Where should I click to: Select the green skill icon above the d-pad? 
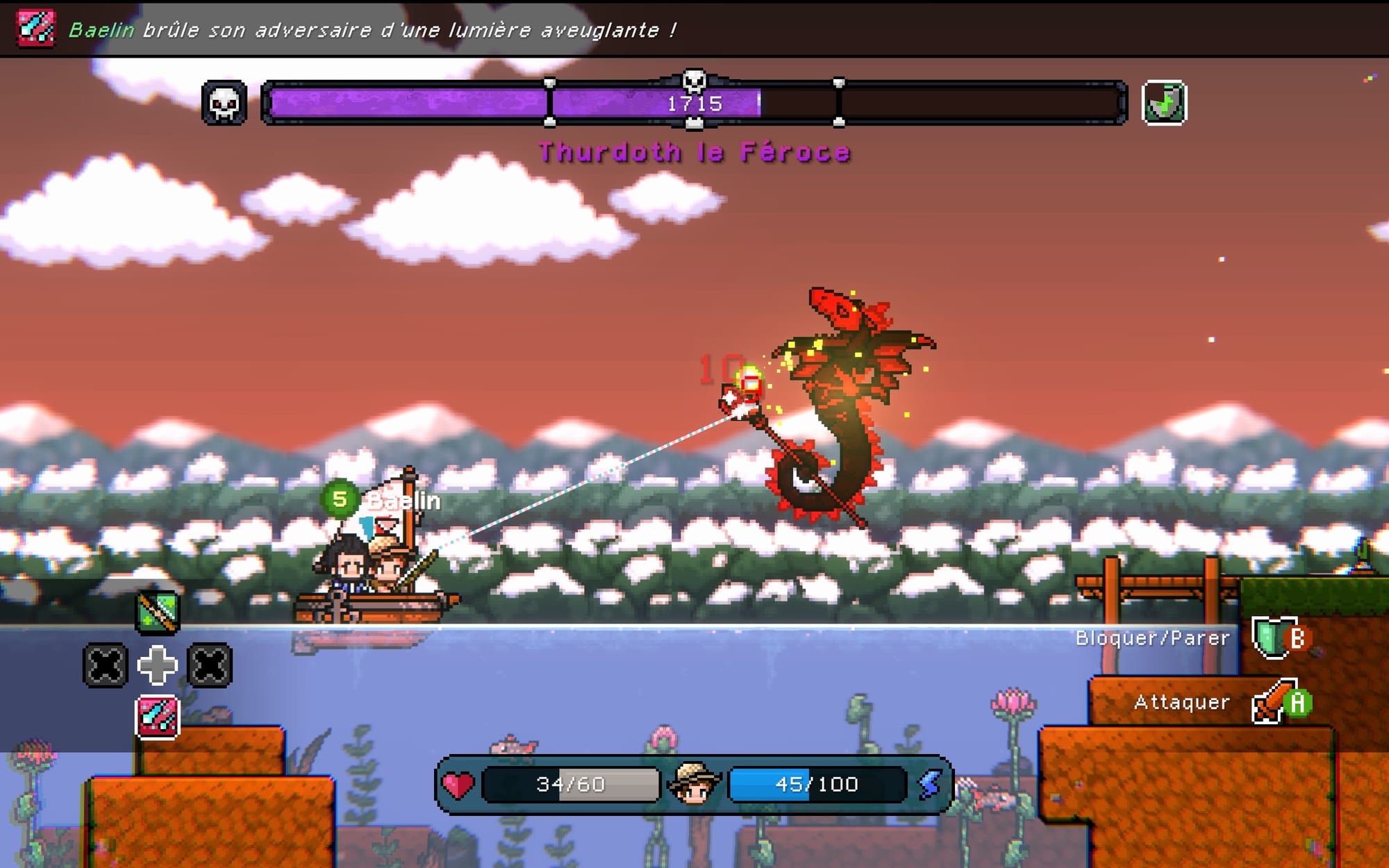pos(158,612)
